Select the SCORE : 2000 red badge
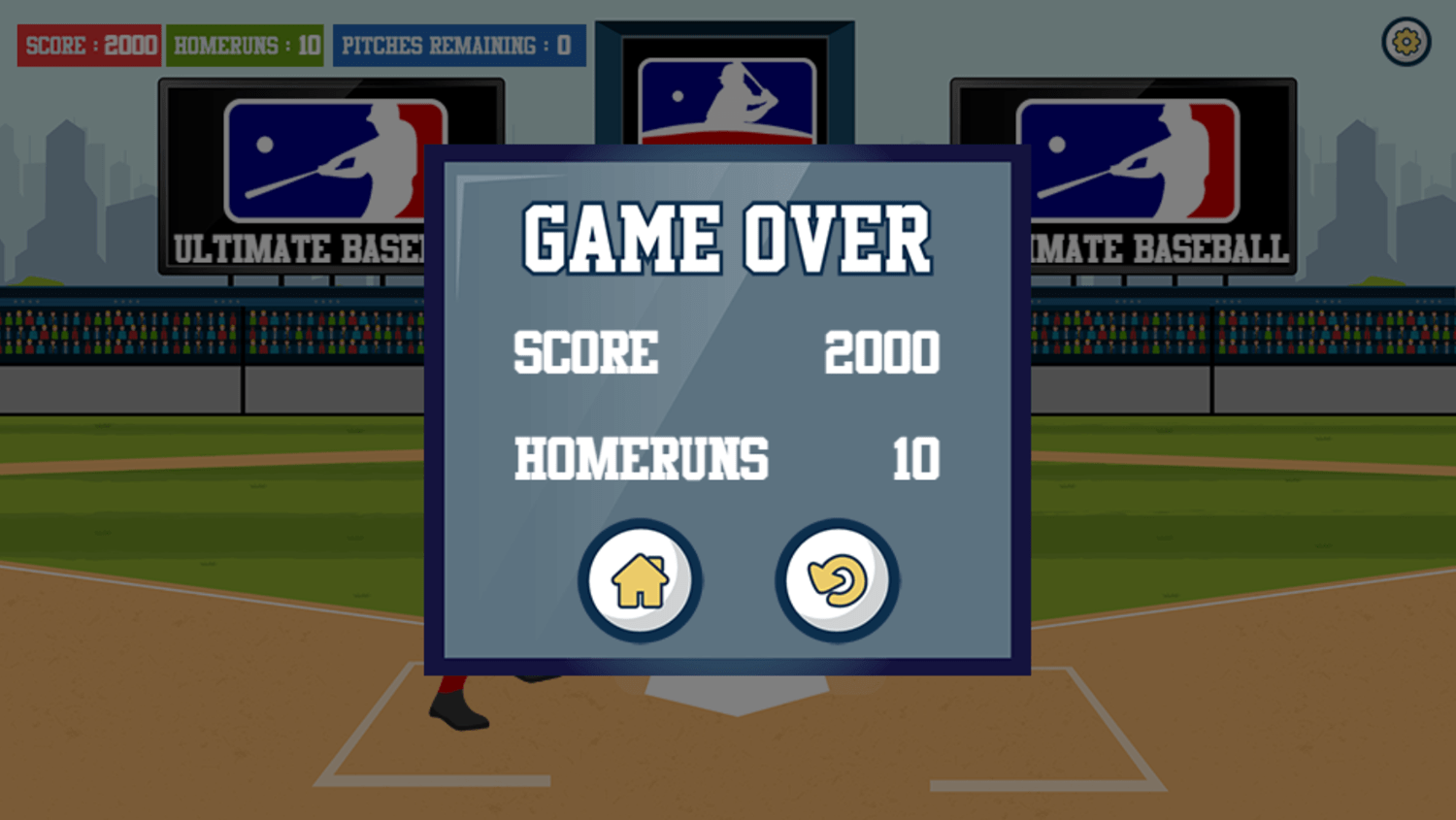 pos(89,45)
